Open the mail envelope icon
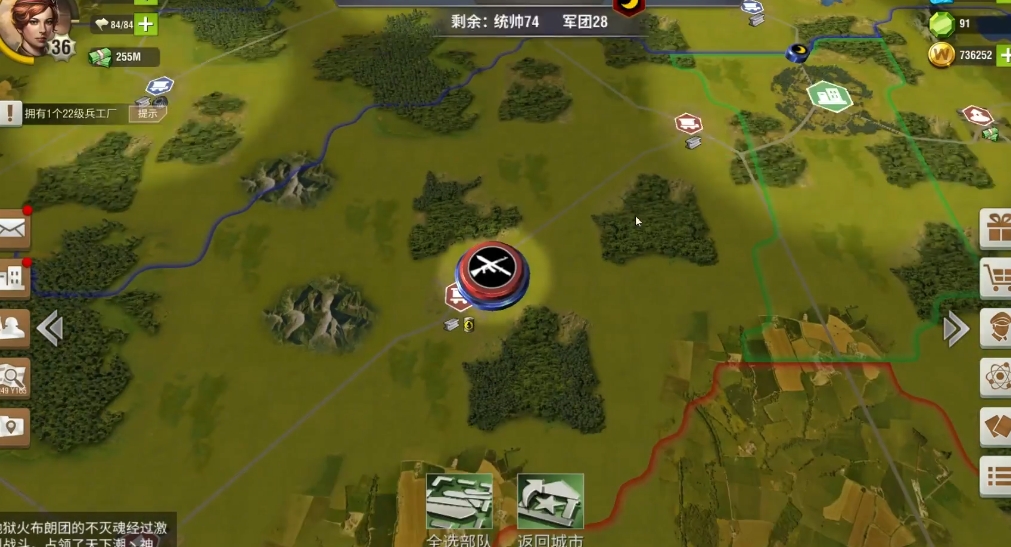This screenshot has width=1011, height=547. tap(13, 230)
